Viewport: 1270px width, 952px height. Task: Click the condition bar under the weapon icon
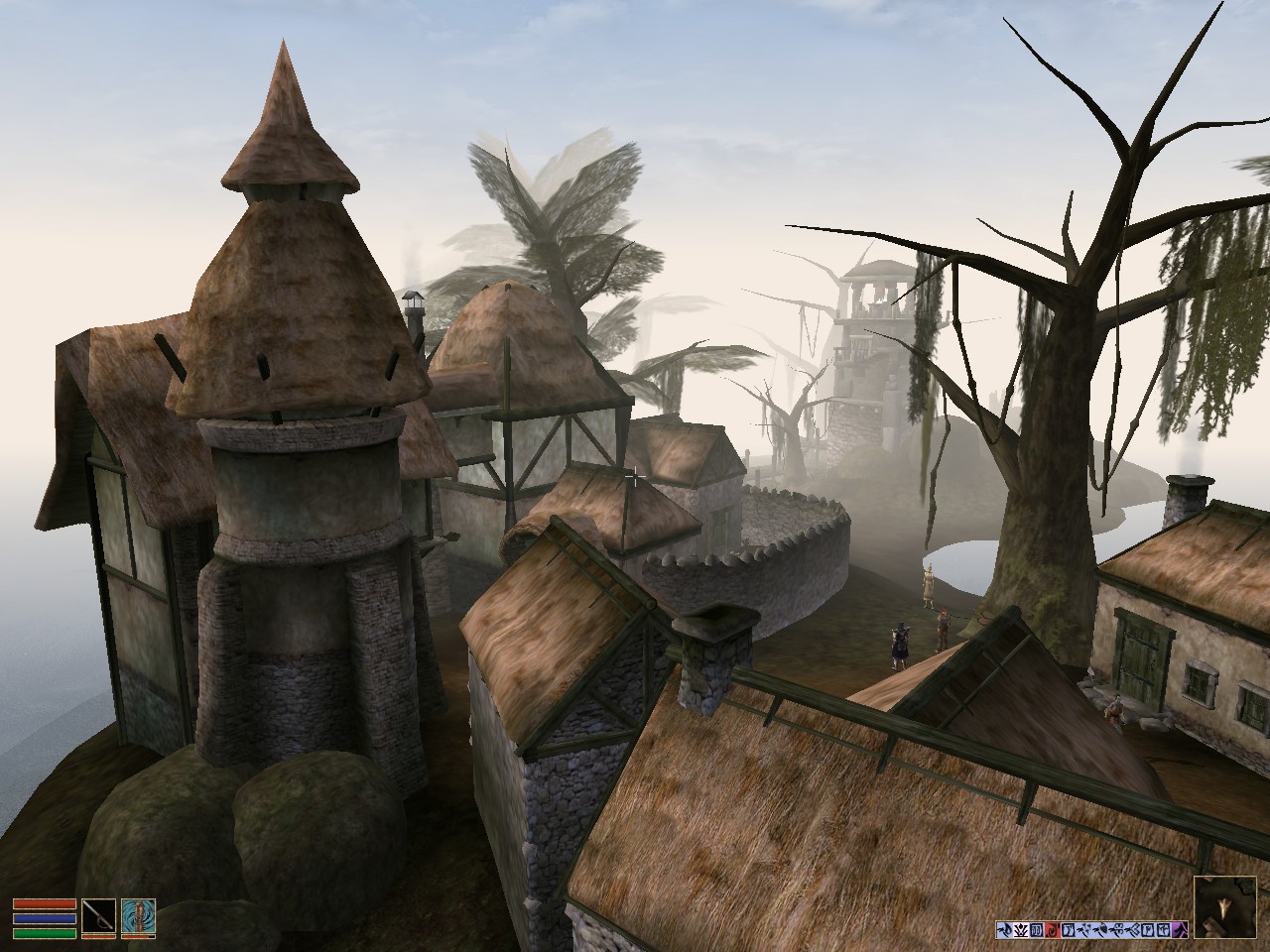click(x=99, y=937)
